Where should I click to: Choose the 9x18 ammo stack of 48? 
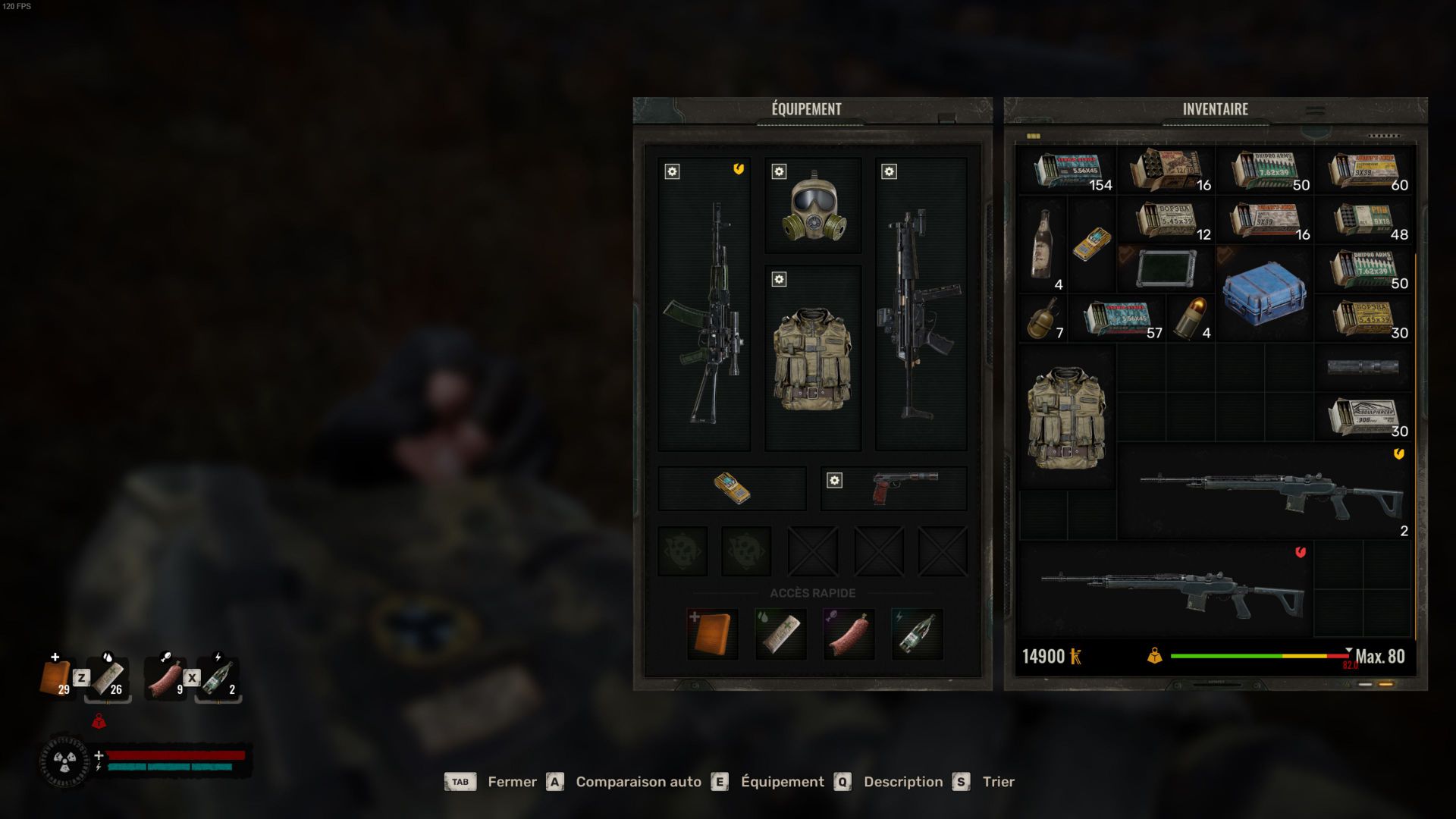coord(1363,221)
